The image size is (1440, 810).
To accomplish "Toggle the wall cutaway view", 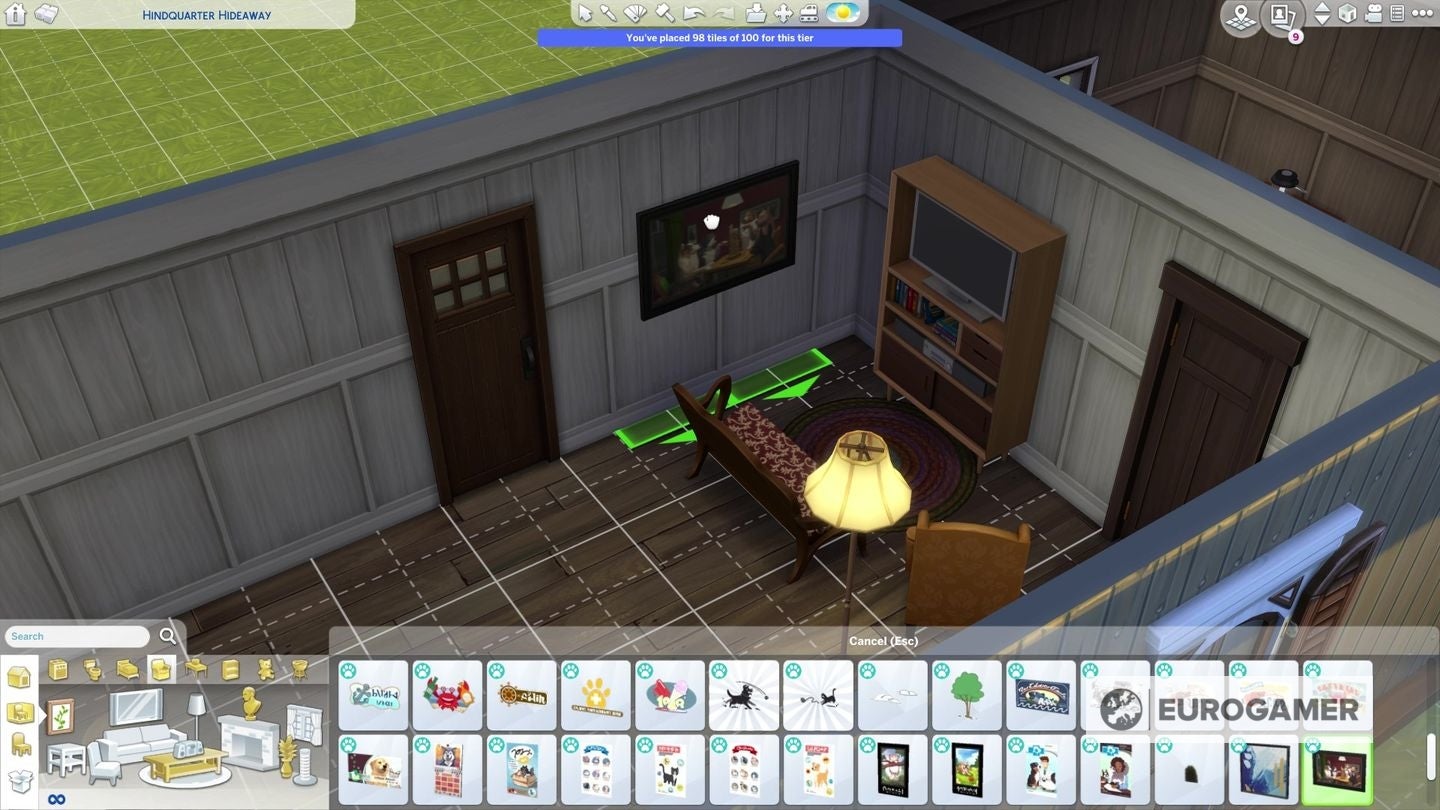I will tap(1348, 13).
